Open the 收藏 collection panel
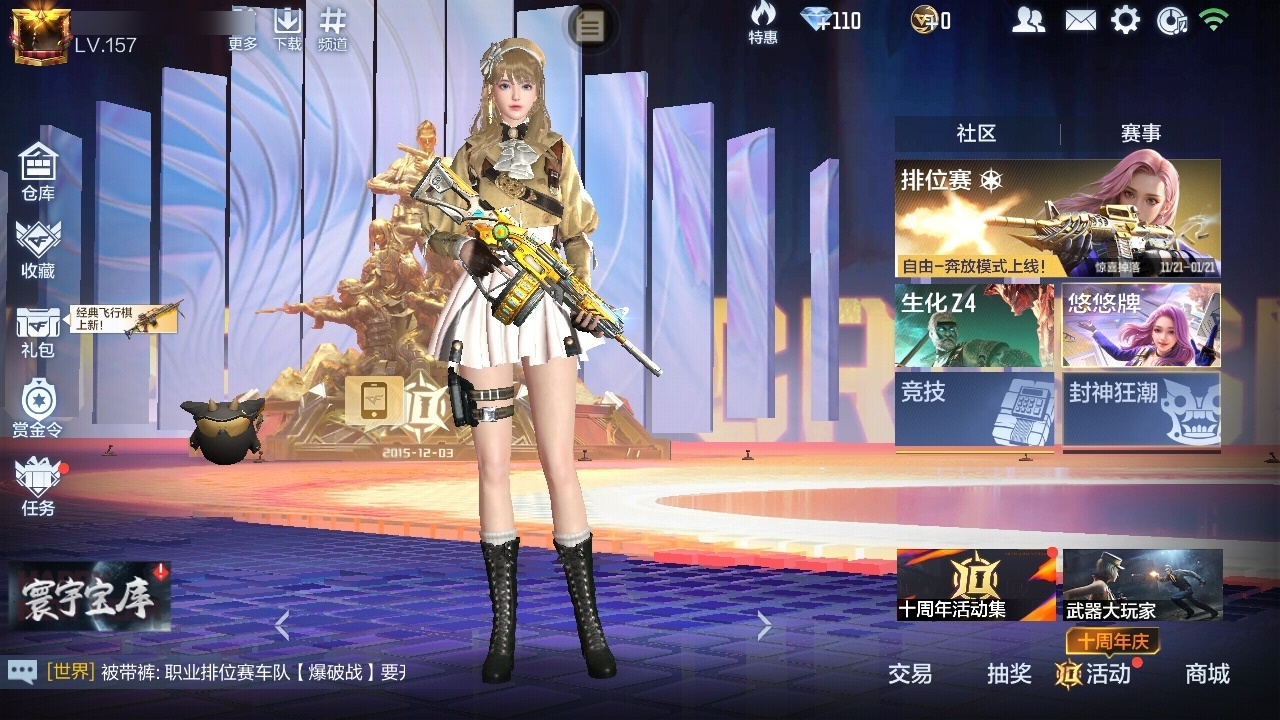The image size is (1280, 720). pos(37,248)
